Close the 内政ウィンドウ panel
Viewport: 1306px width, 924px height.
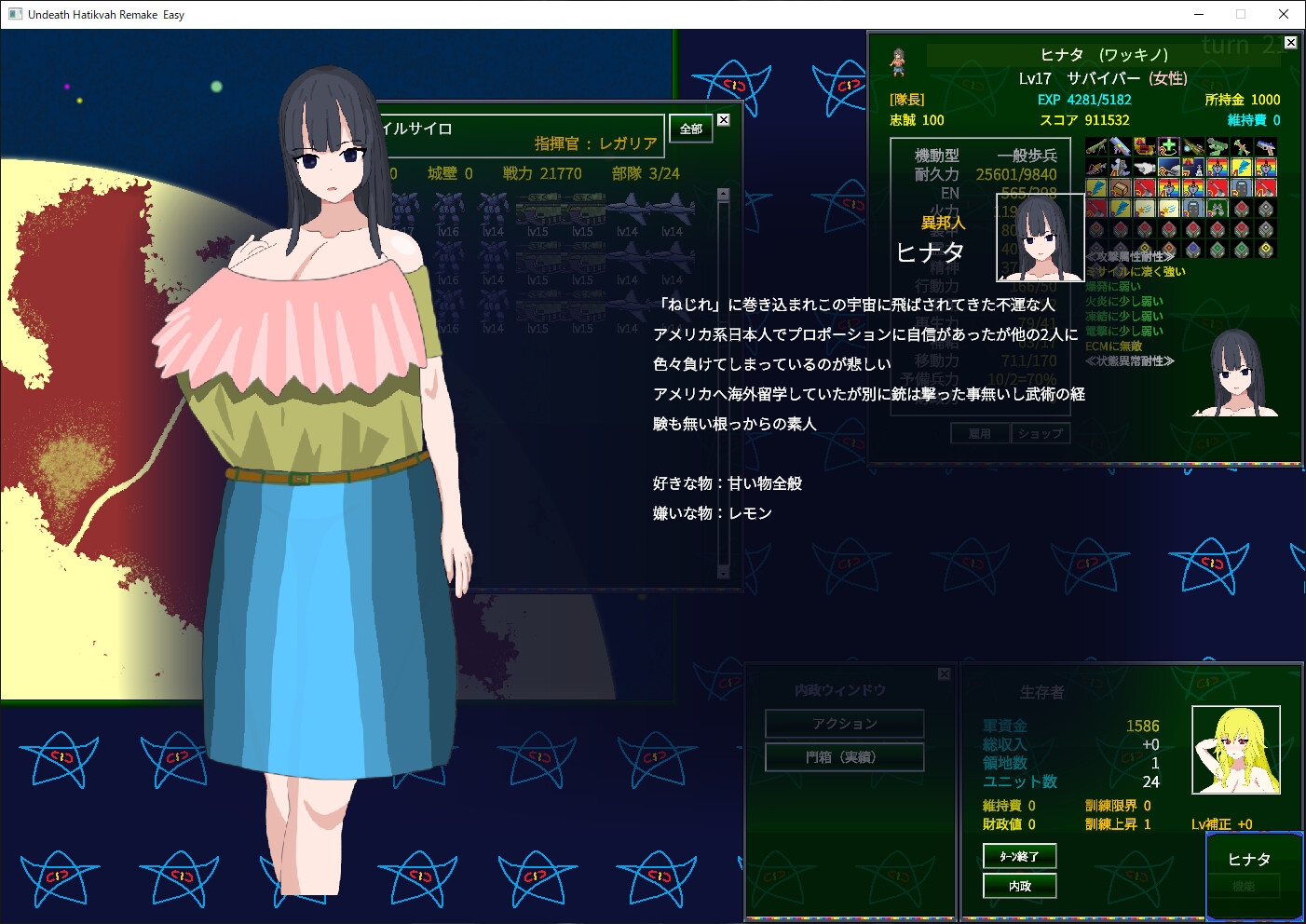(944, 673)
